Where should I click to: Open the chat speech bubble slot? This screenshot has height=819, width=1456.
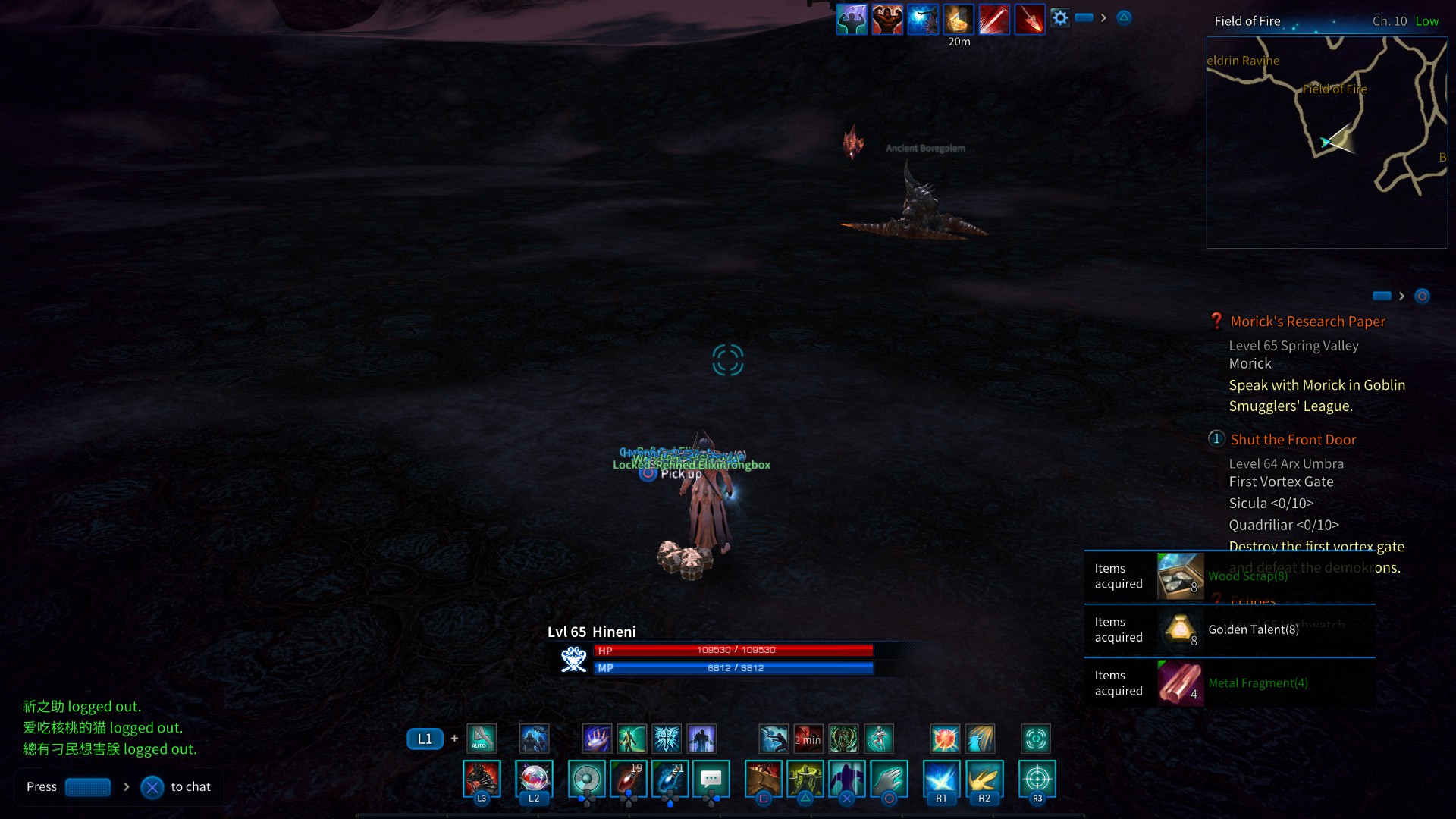point(711,779)
